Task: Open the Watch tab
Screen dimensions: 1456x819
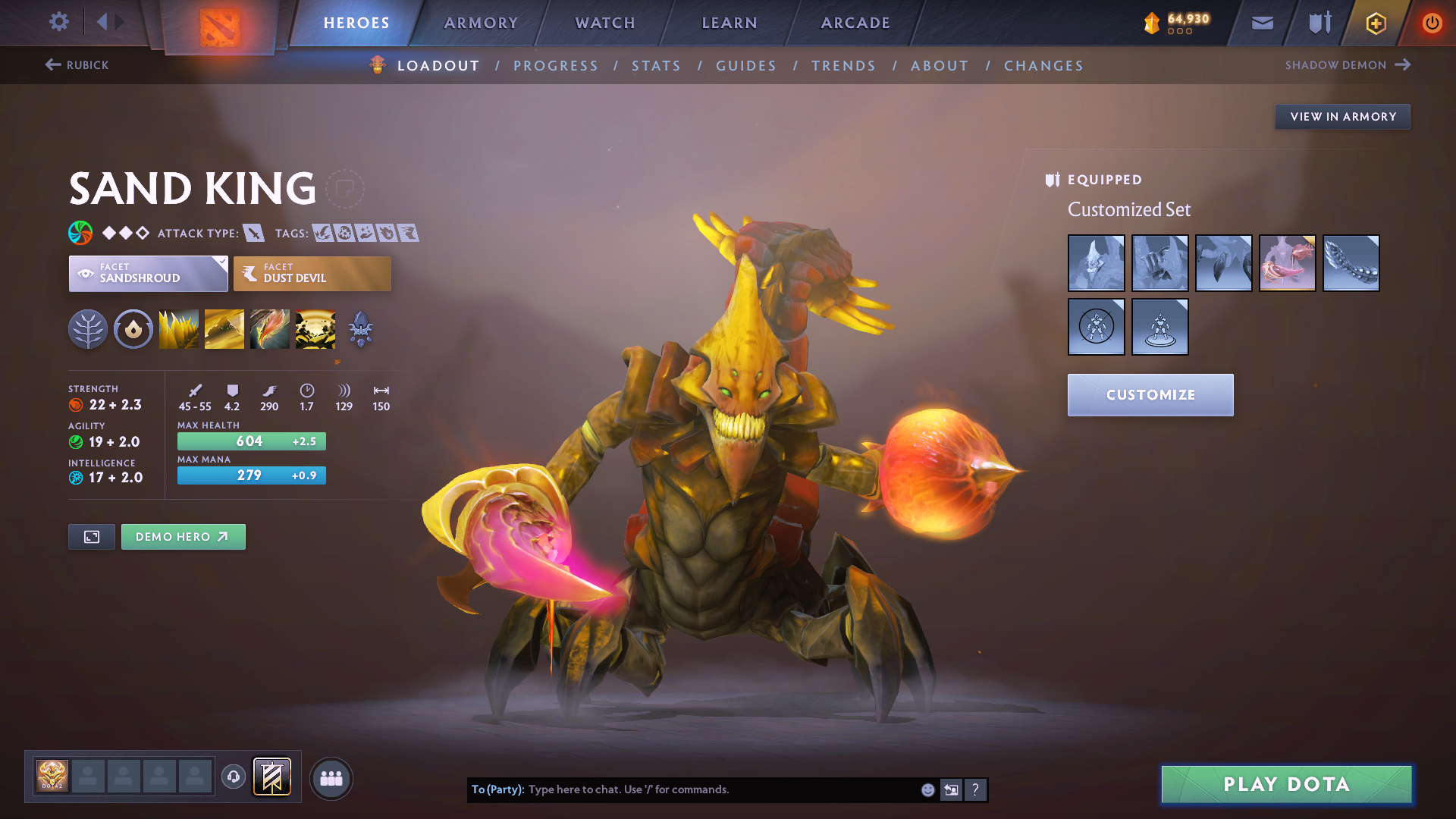Action: tap(605, 23)
